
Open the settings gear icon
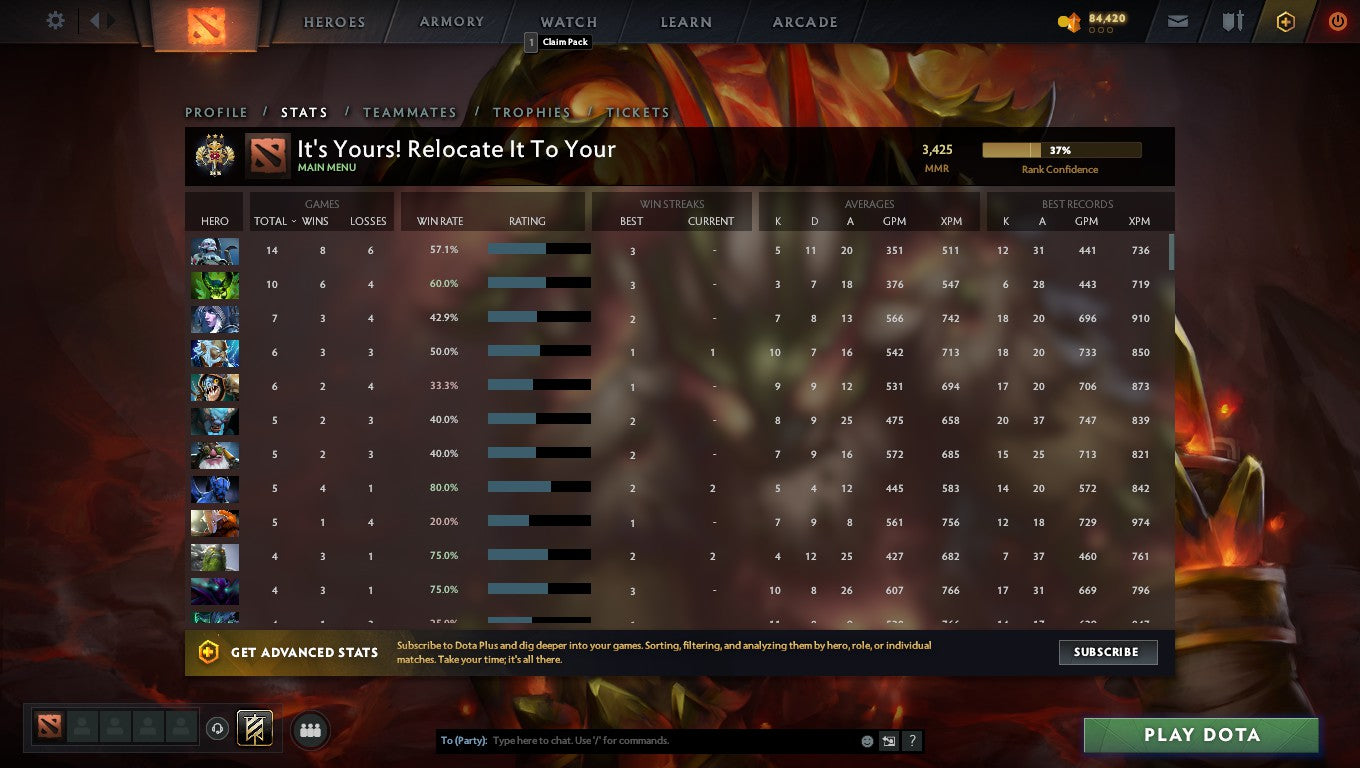(x=55, y=20)
